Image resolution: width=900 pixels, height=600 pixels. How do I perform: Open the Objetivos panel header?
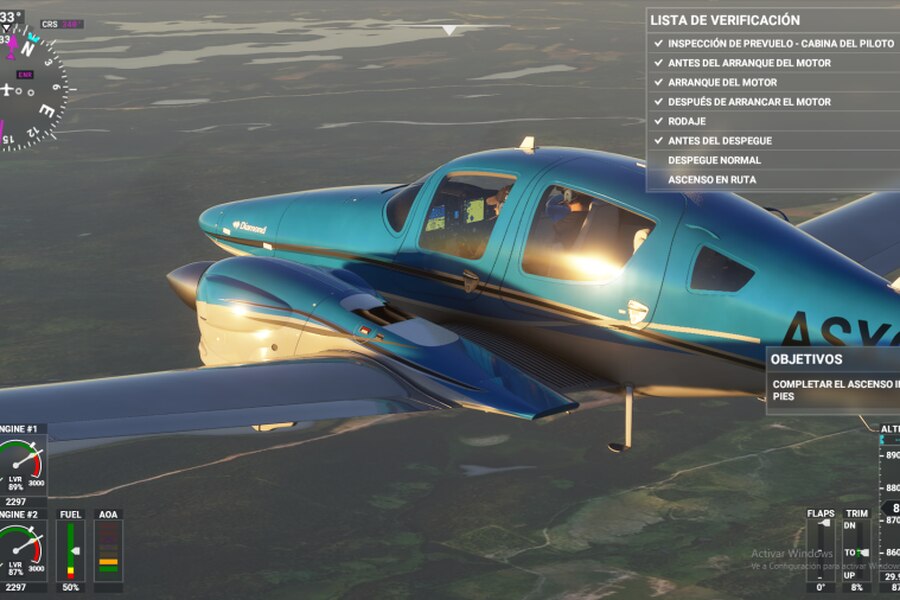point(806,359)
